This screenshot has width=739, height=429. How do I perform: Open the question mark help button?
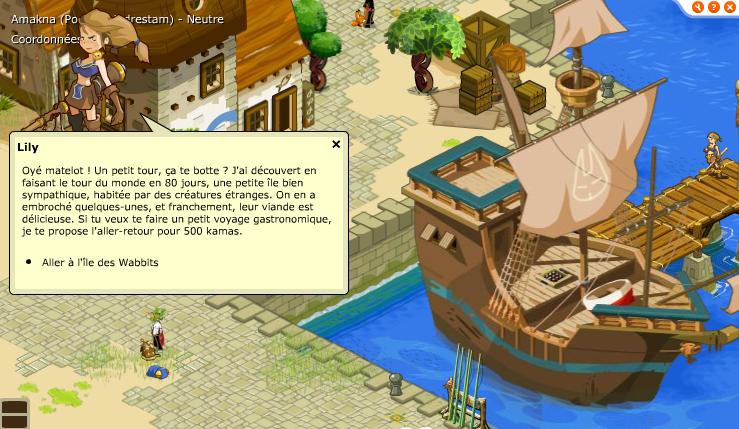[x=714, y=7]
